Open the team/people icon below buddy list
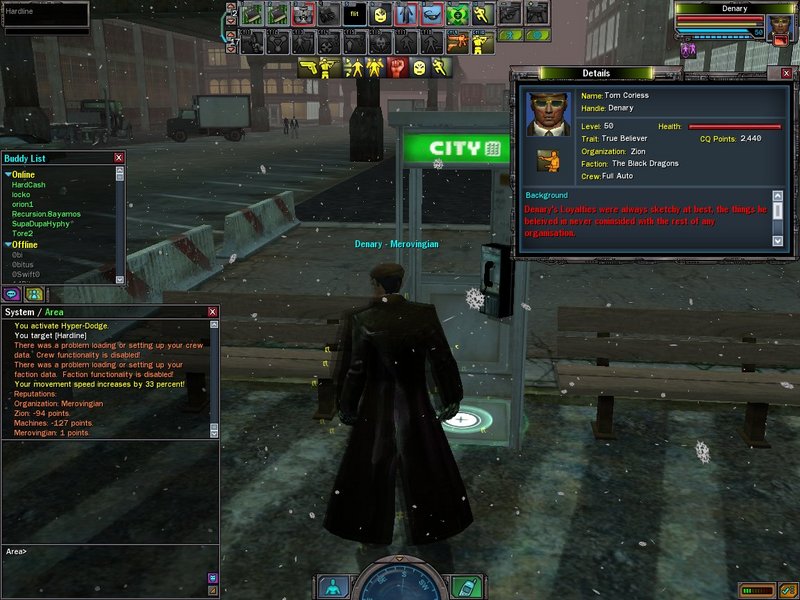This screenshot has width=800, height=600. coord(33,294)
